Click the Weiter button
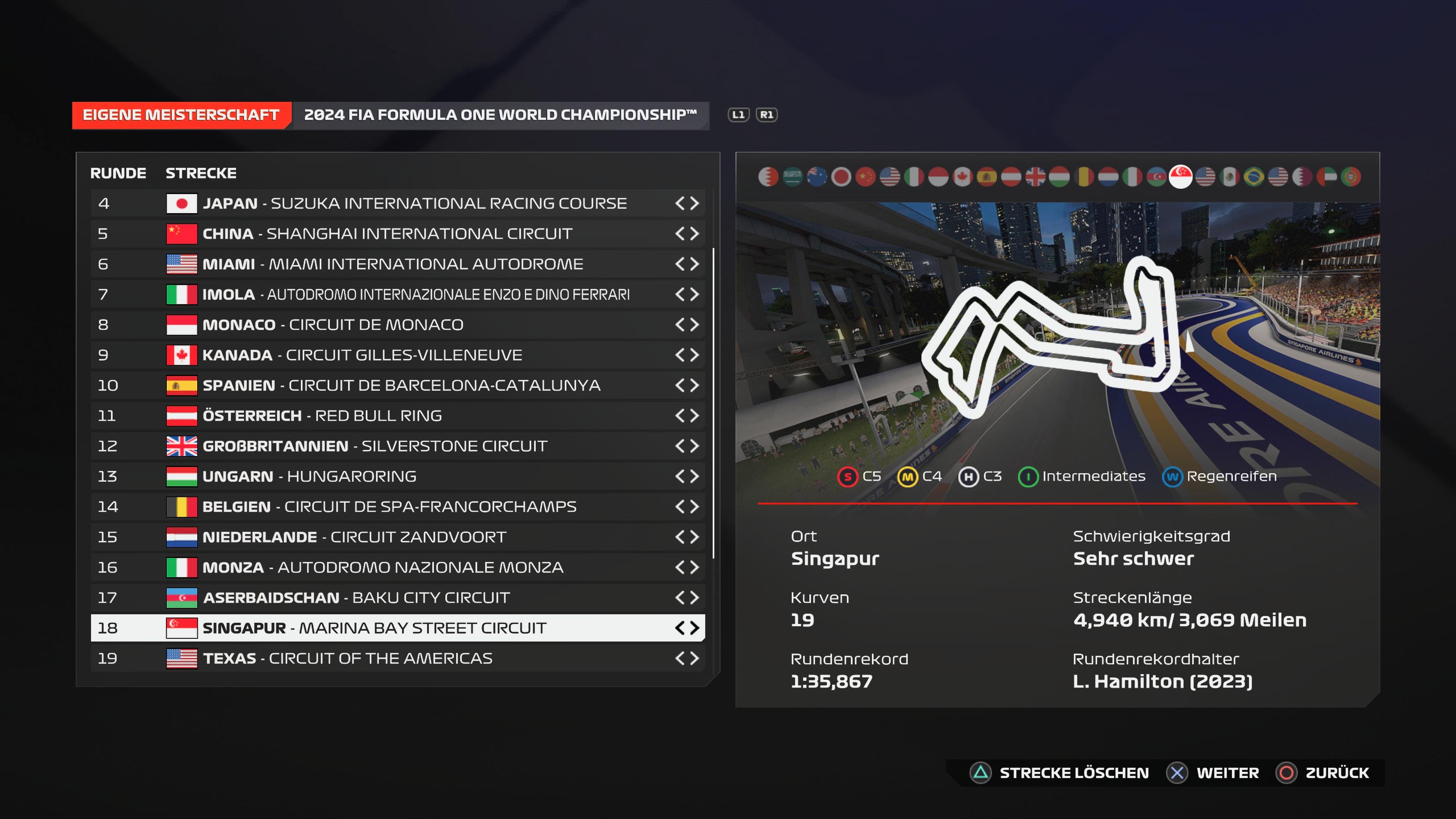1456x819 pixels. coord(1229,772)
